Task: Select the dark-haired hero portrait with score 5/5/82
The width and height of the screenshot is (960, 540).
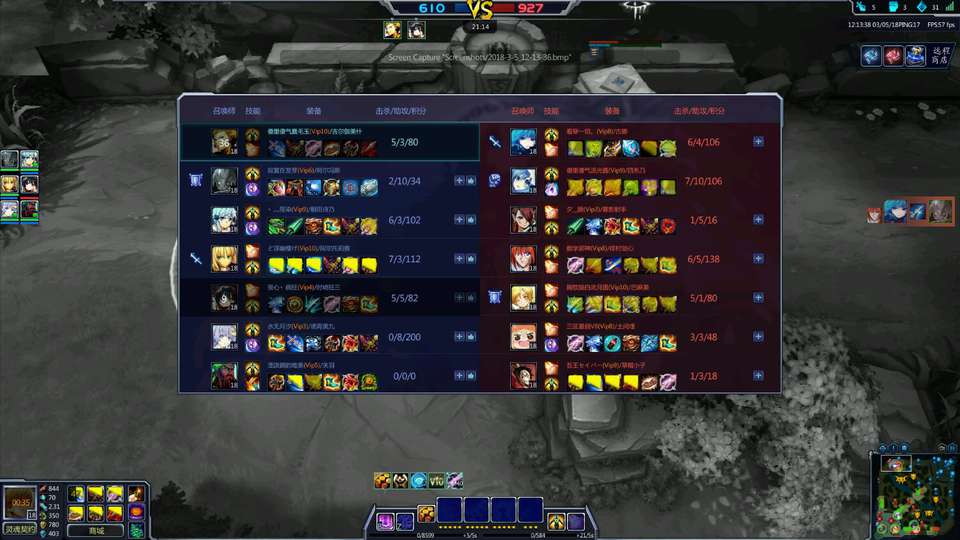Action: (224, 298)
